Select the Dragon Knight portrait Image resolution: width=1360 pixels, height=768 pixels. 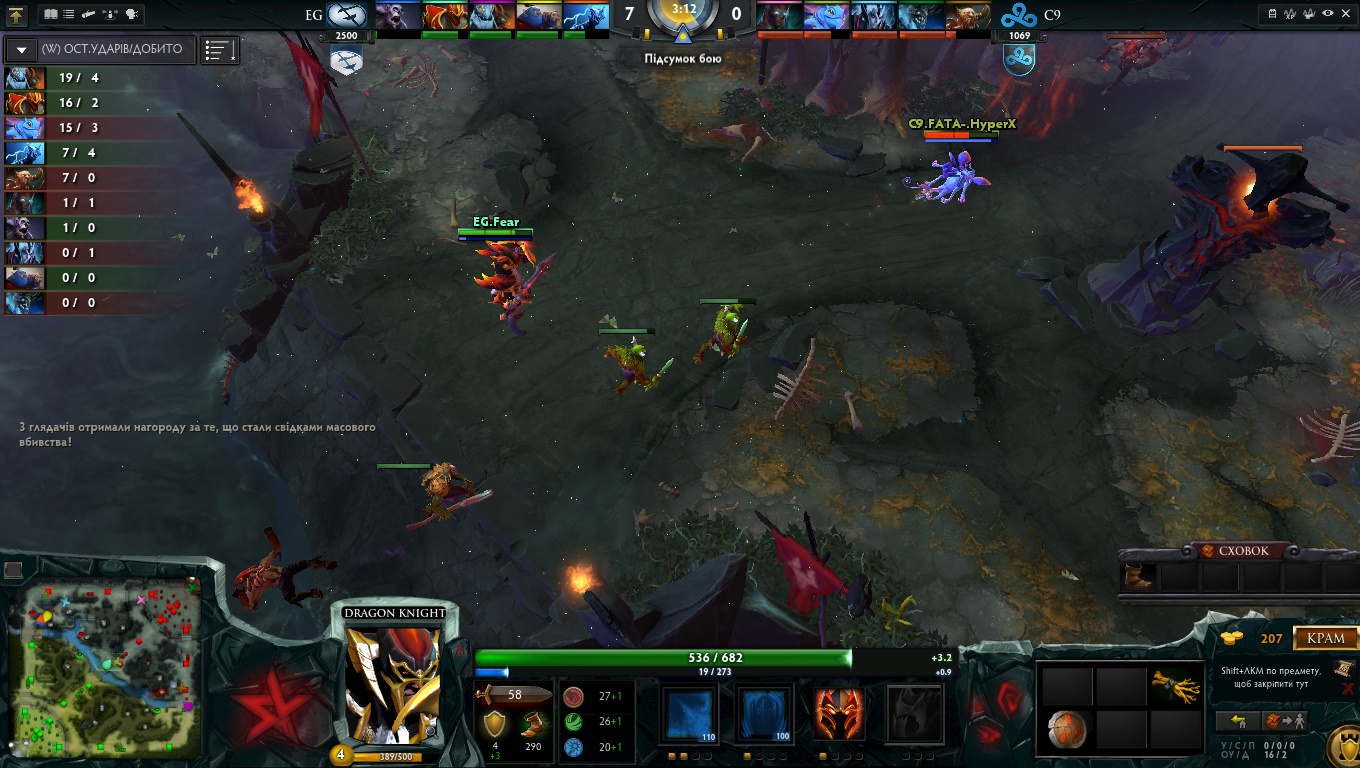tap(392, 684)
